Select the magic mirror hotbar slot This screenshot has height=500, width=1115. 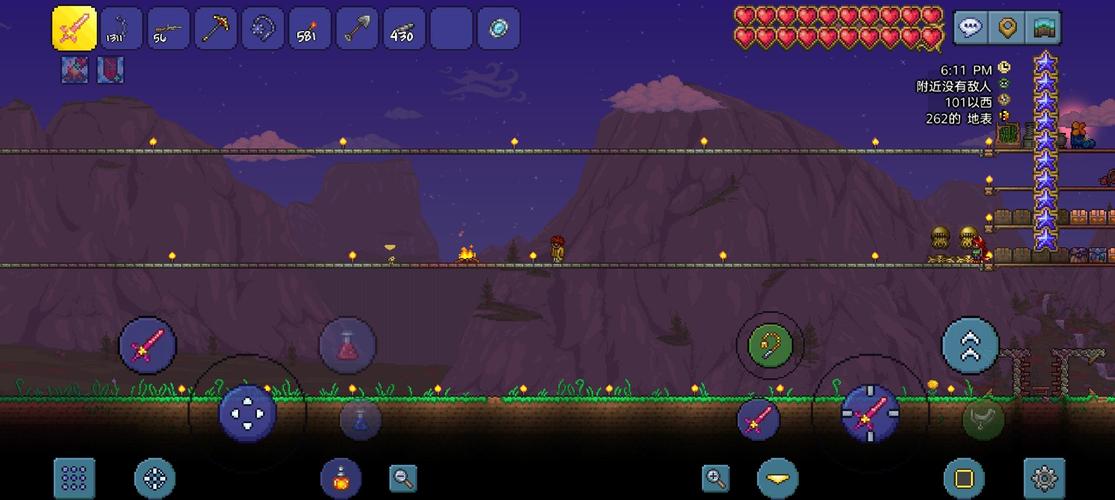pyautogui.click(x=498, y=28)
